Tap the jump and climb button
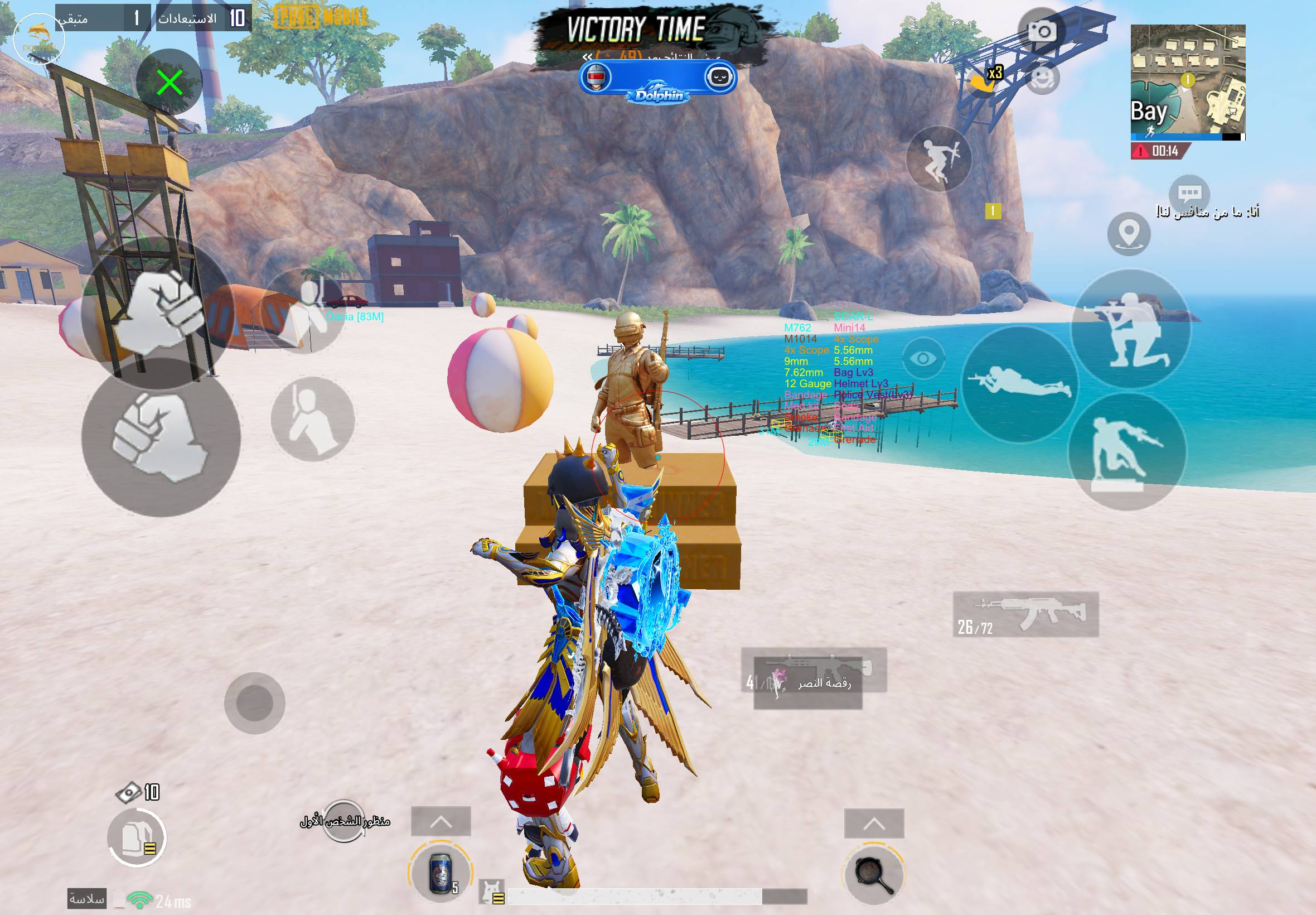This screenshot has height=915, width=1316. [x=939, y=158]
